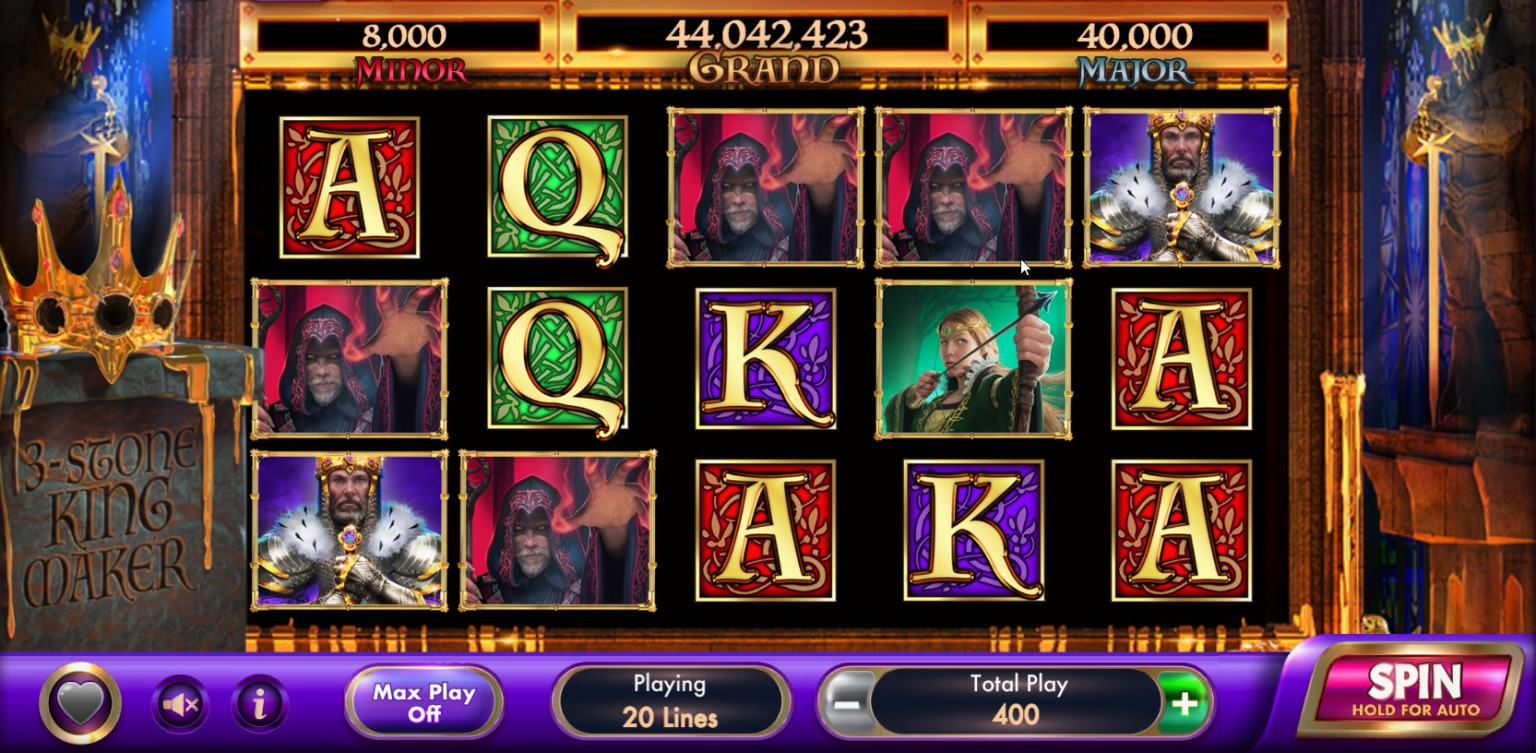Open the Total Play bet selector
The width and height of the screenshot is (1536, 753).
(1017, 700)
